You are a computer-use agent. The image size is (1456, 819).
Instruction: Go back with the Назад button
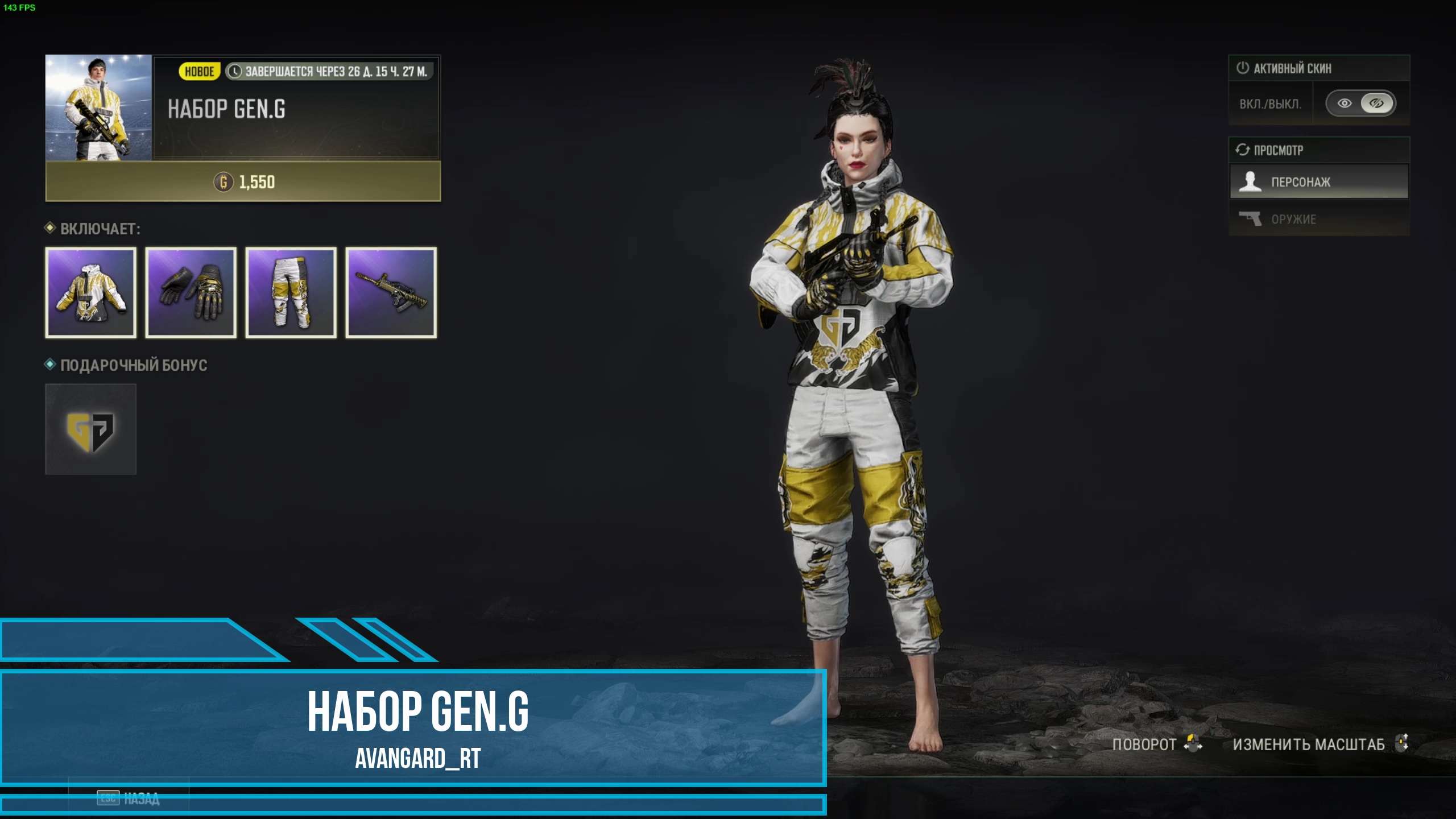[129, 799]
